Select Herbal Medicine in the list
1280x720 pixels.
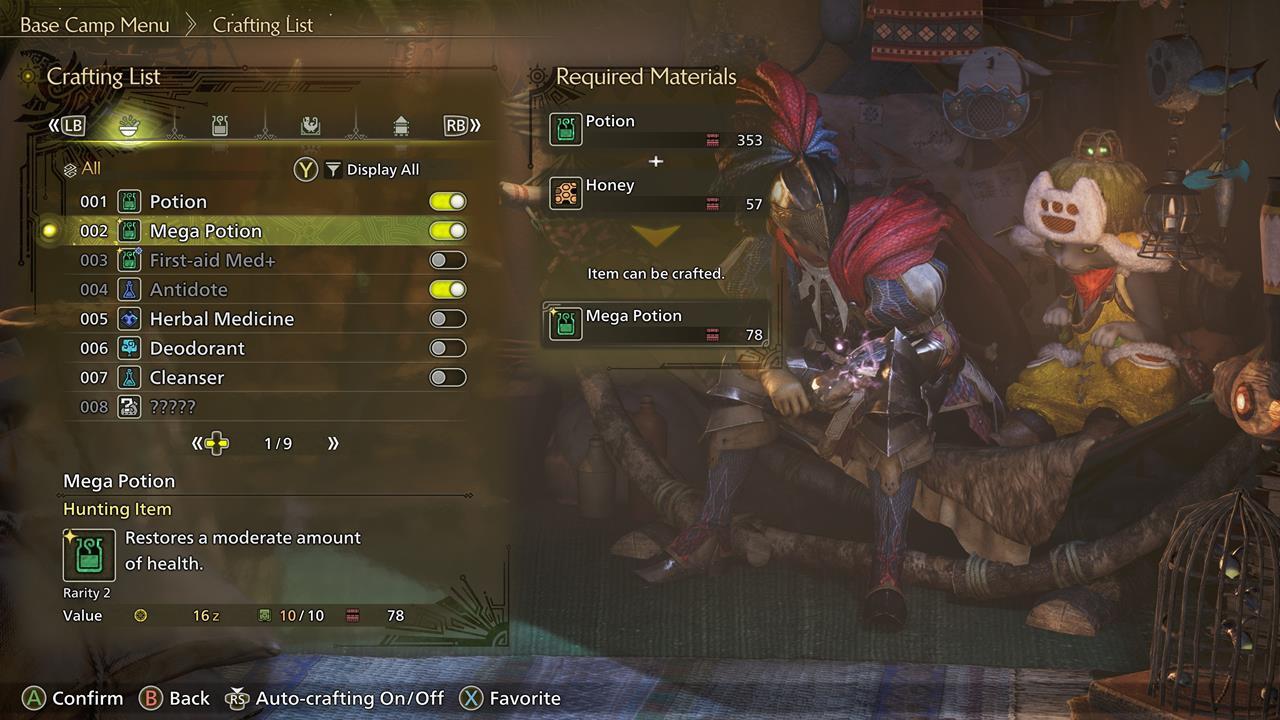coord(221,319)
